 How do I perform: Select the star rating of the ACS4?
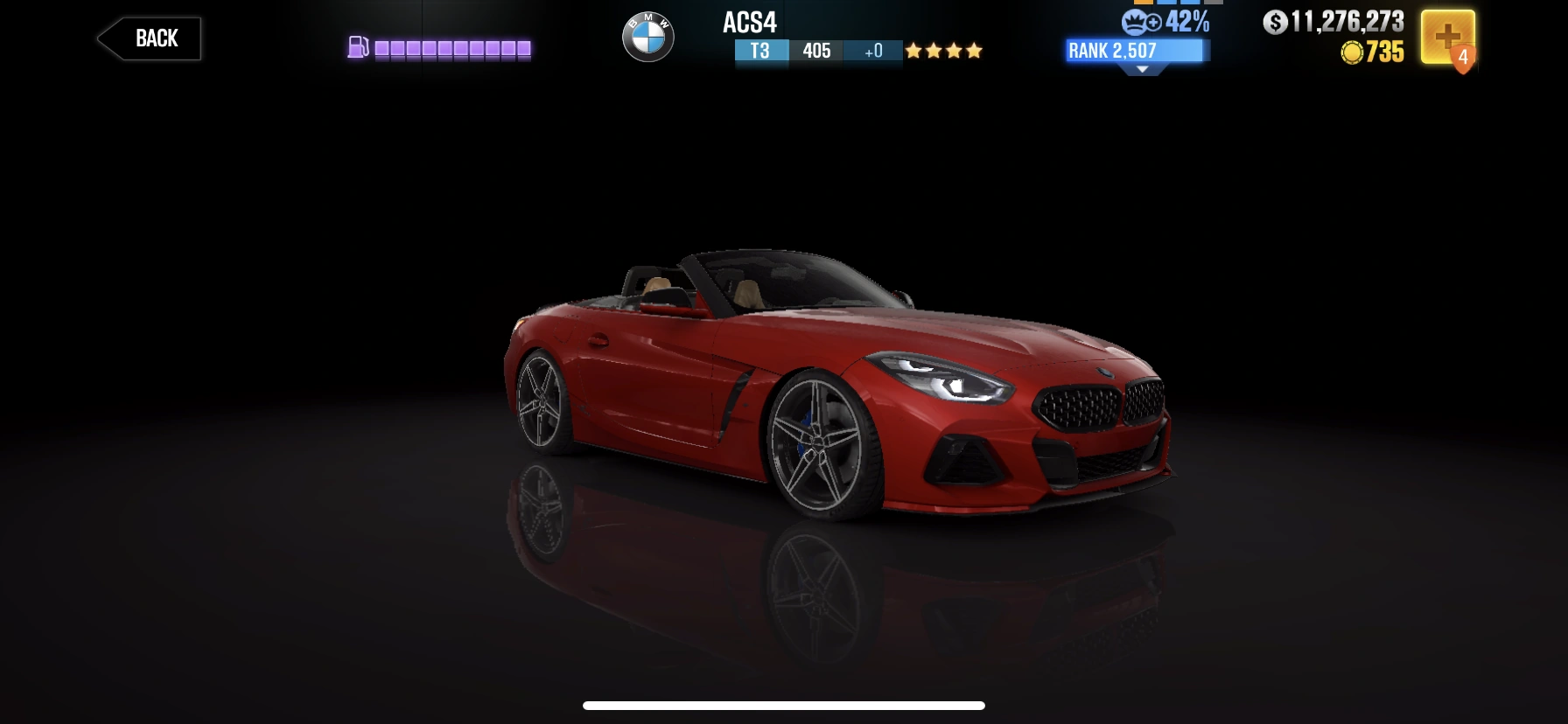[945, 52]
